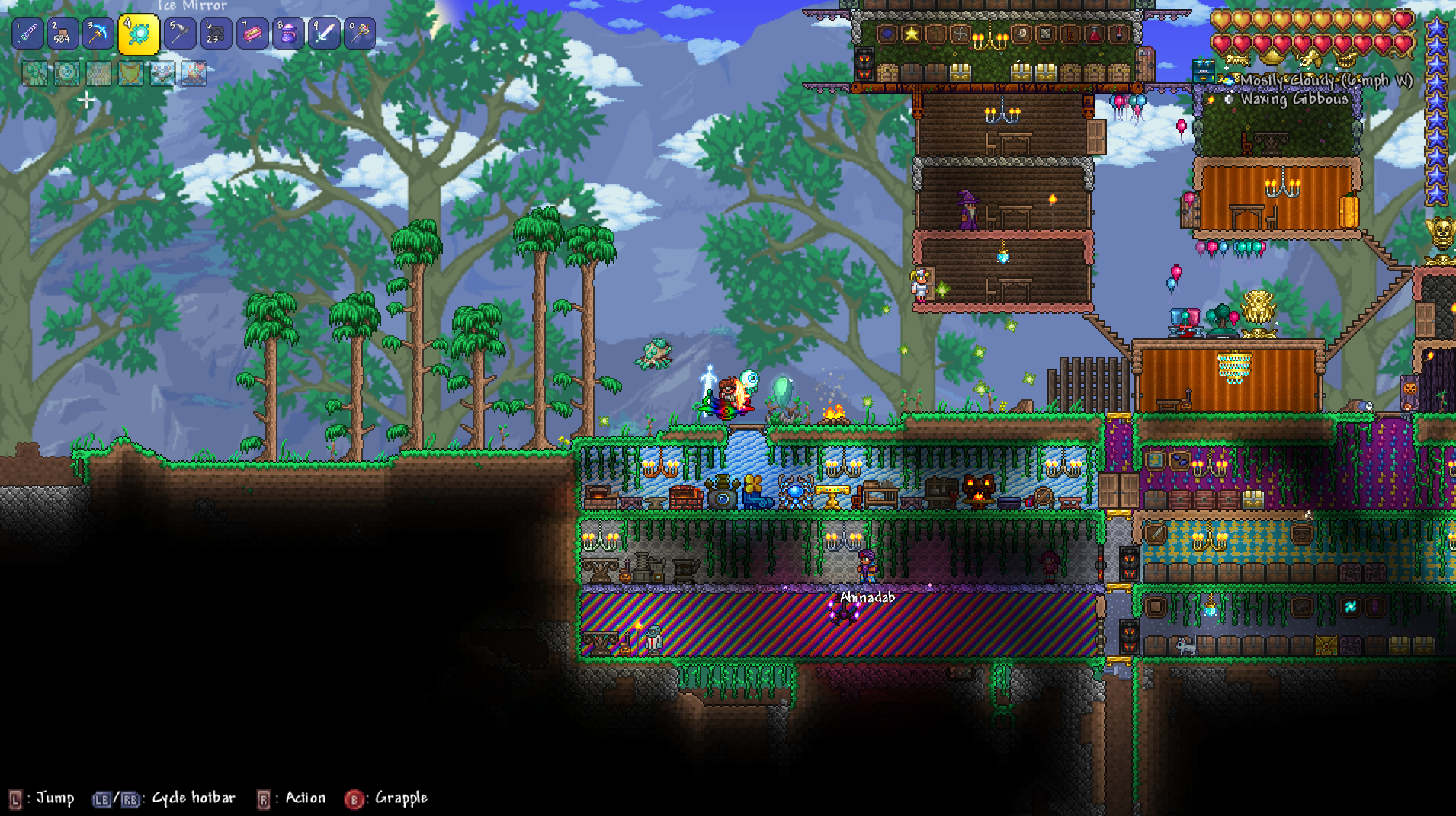Choose the blue pickaxe hotbar slot

(98, 34)
